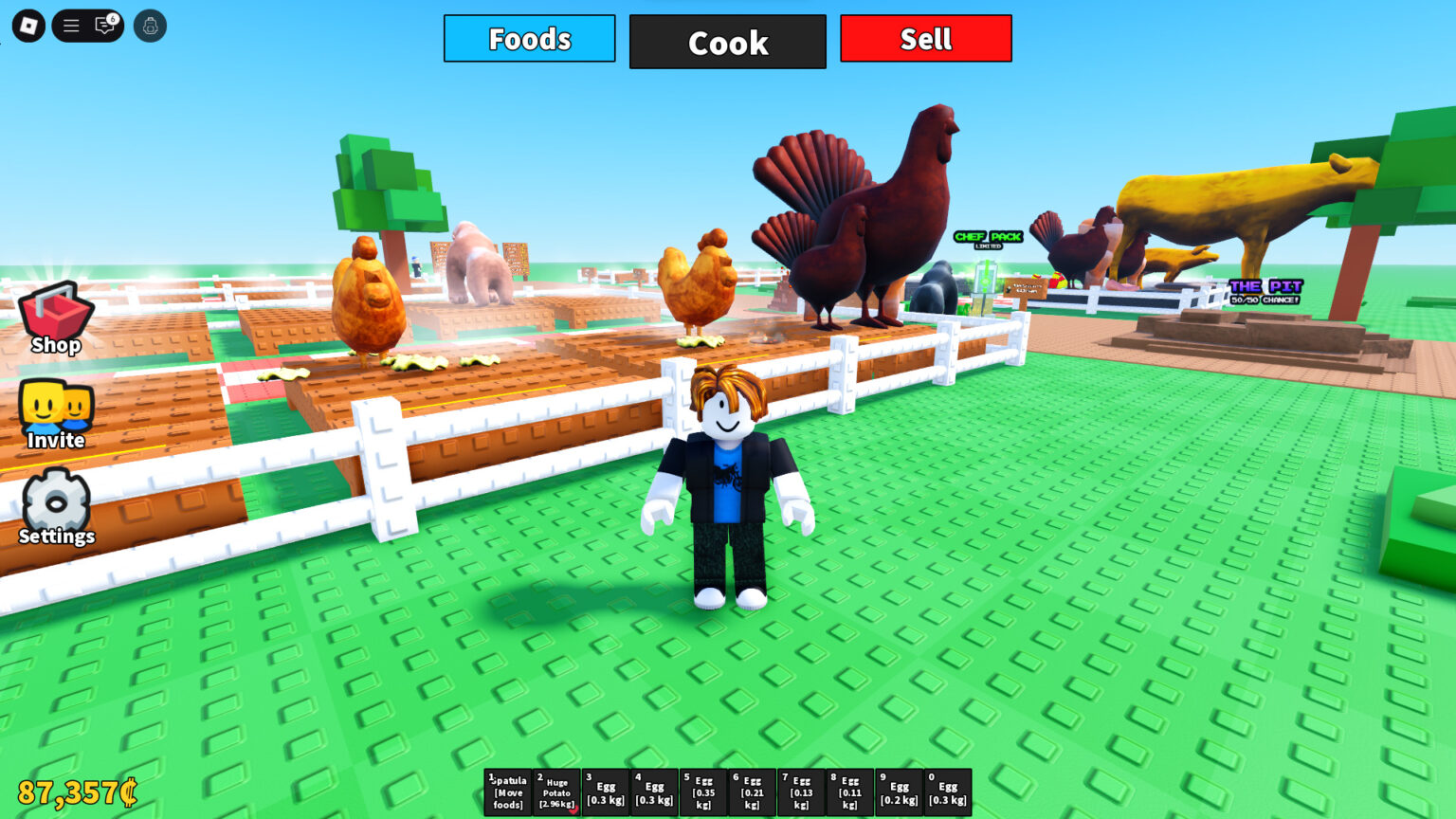
Task: Open chat using the speech bubble icon
Action: coord(104,27)
